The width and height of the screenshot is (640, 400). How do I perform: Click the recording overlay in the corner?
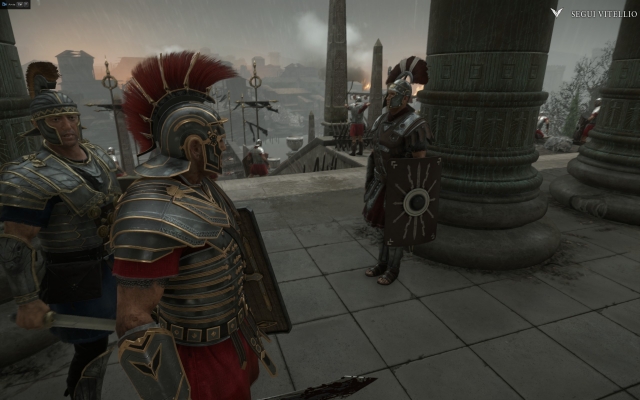pos(15,4)
